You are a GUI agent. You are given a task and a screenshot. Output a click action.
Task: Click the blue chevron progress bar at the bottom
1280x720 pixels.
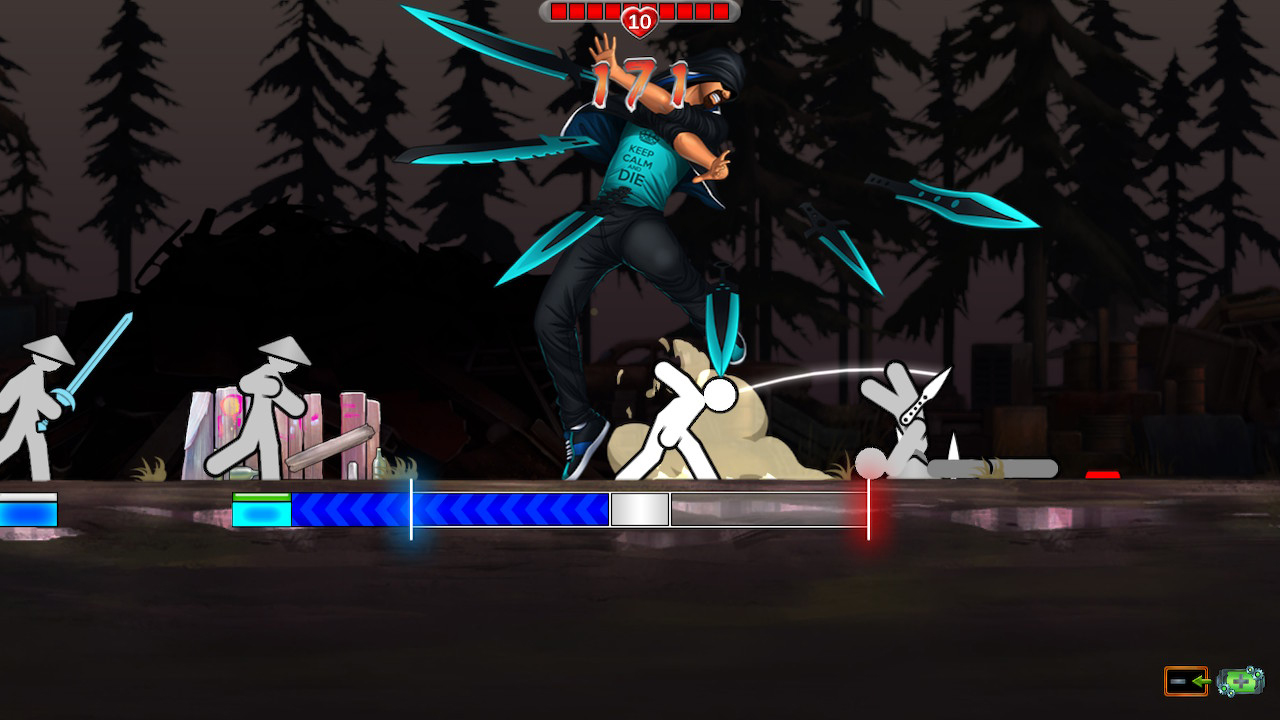click(x=450, y=510)
